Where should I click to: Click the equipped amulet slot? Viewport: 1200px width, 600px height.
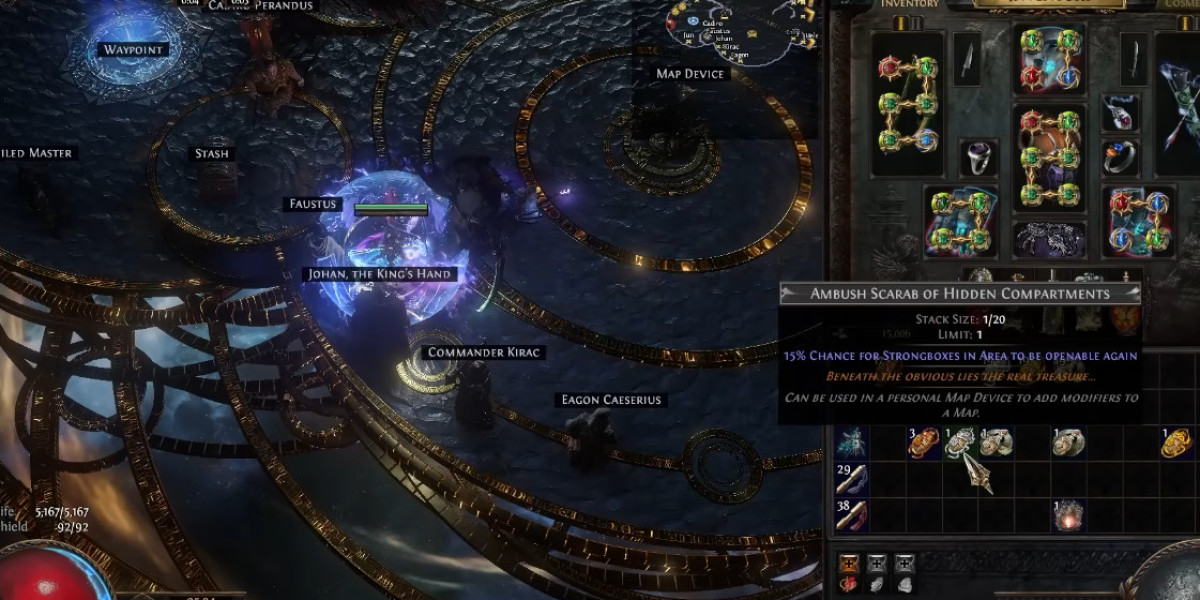(x=1120, y=113)
